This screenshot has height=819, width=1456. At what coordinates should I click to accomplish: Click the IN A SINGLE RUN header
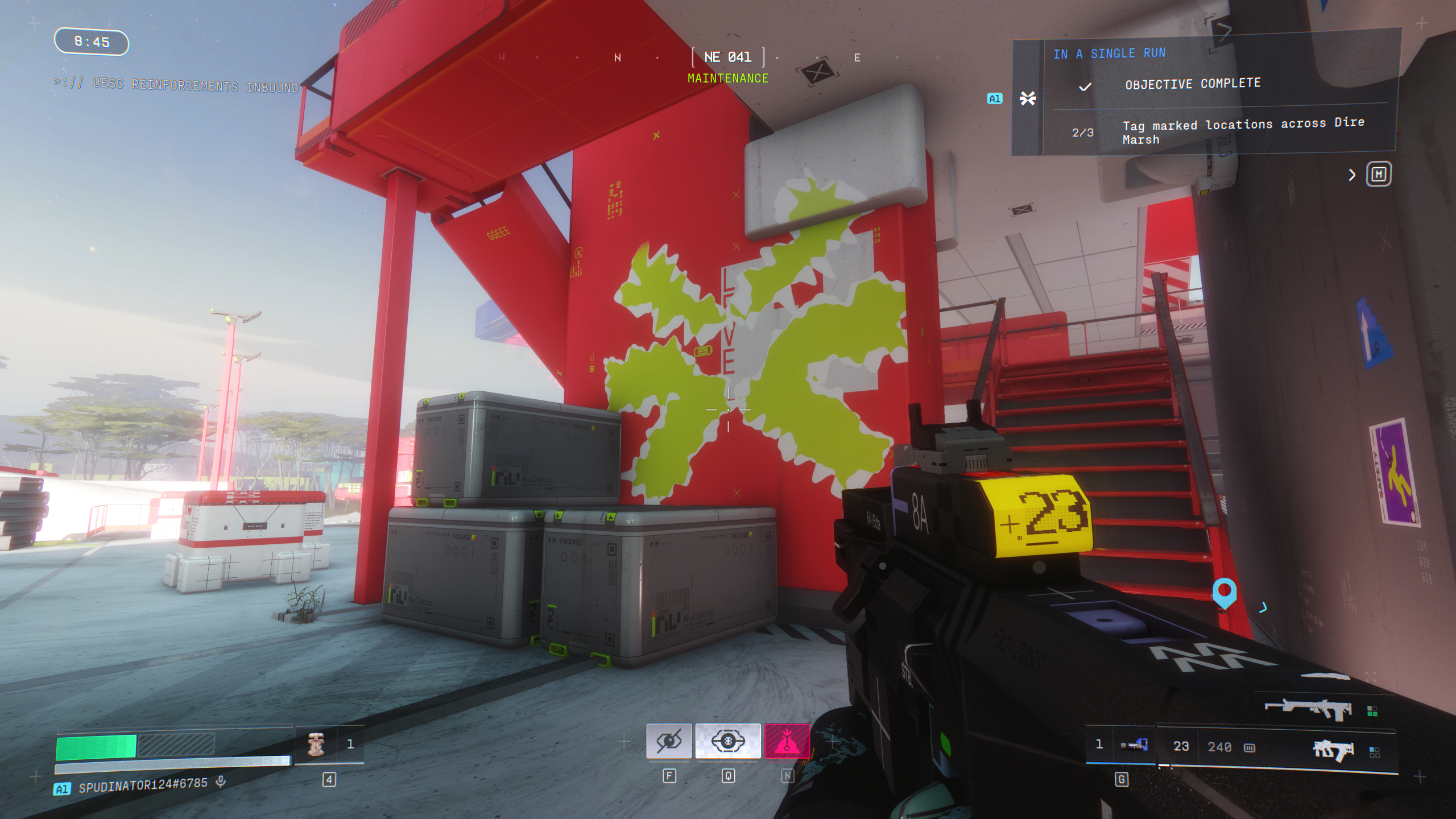click(1110, 53)
